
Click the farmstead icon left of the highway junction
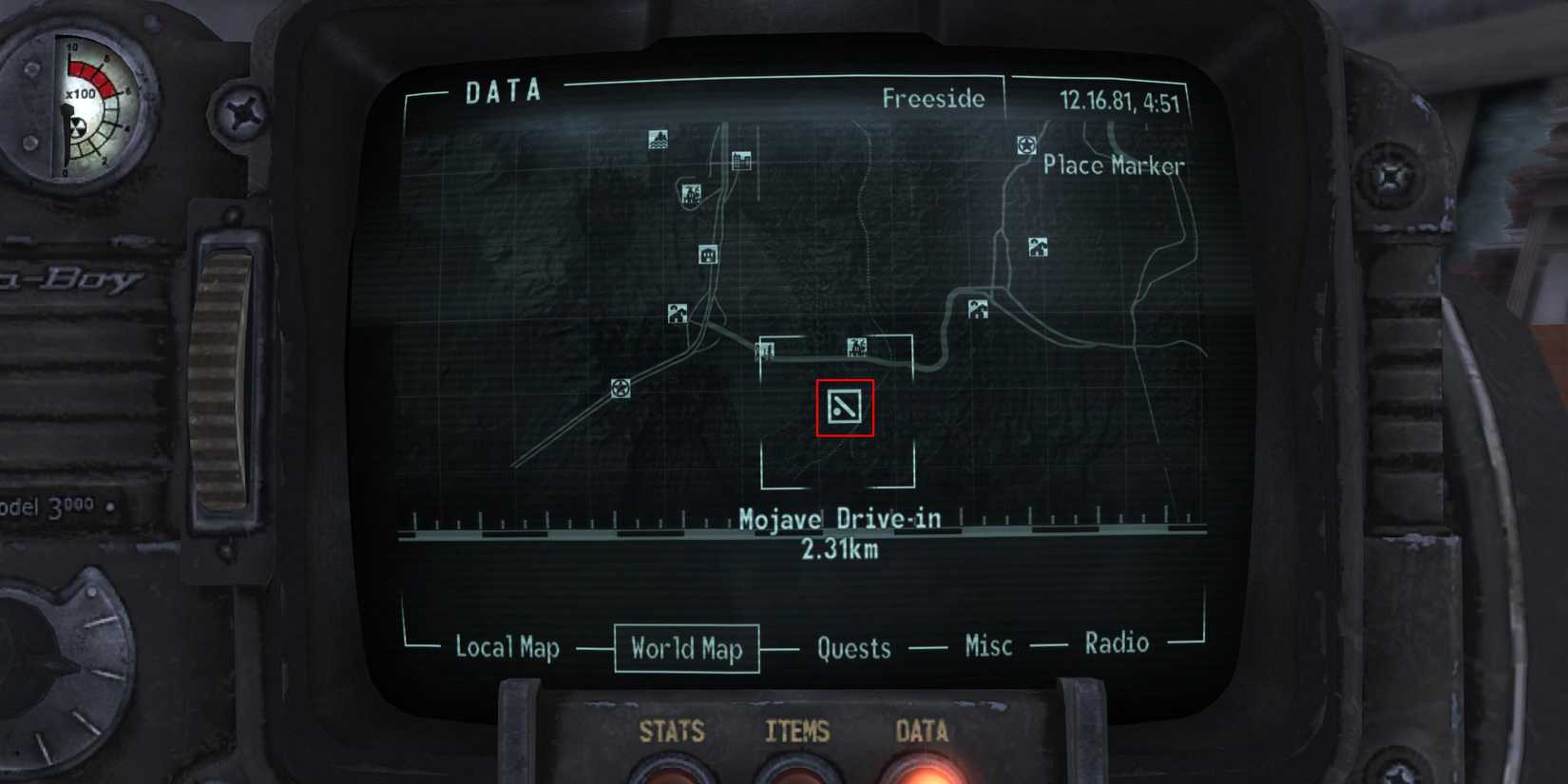click(676, 313)
